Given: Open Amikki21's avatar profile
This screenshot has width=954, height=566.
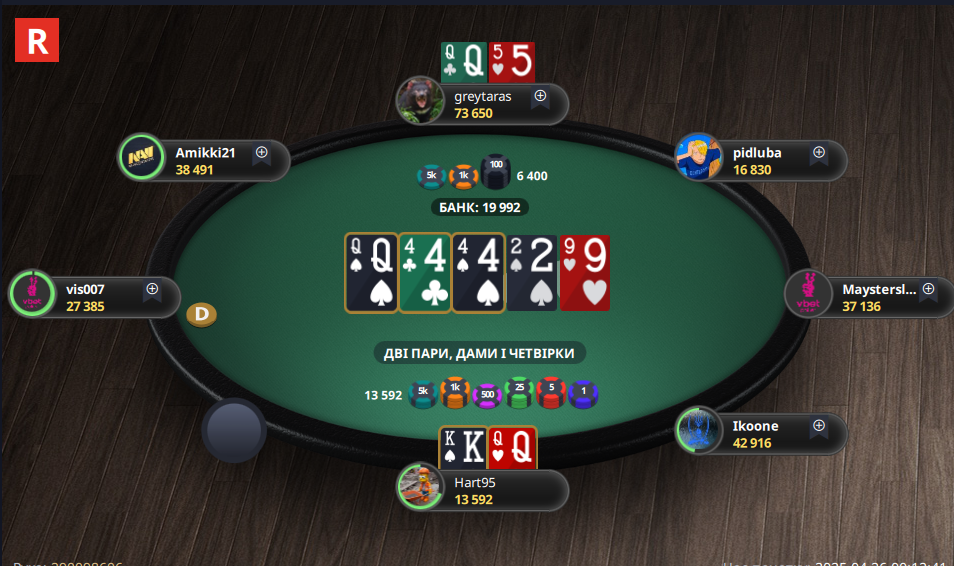Looking at the screenshot, I should (141, 157).
